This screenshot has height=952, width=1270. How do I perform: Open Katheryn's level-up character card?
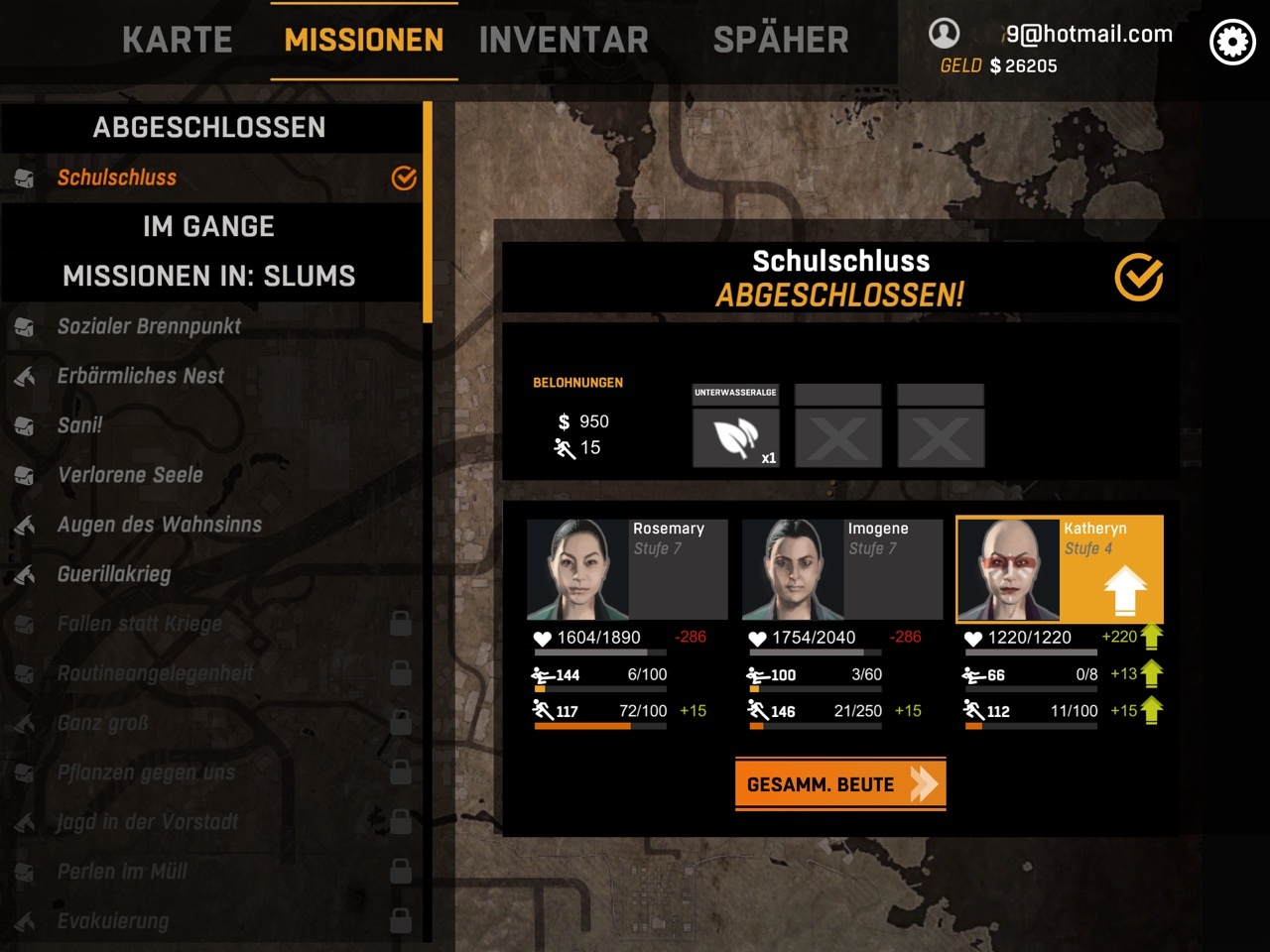click(1059, 569)
